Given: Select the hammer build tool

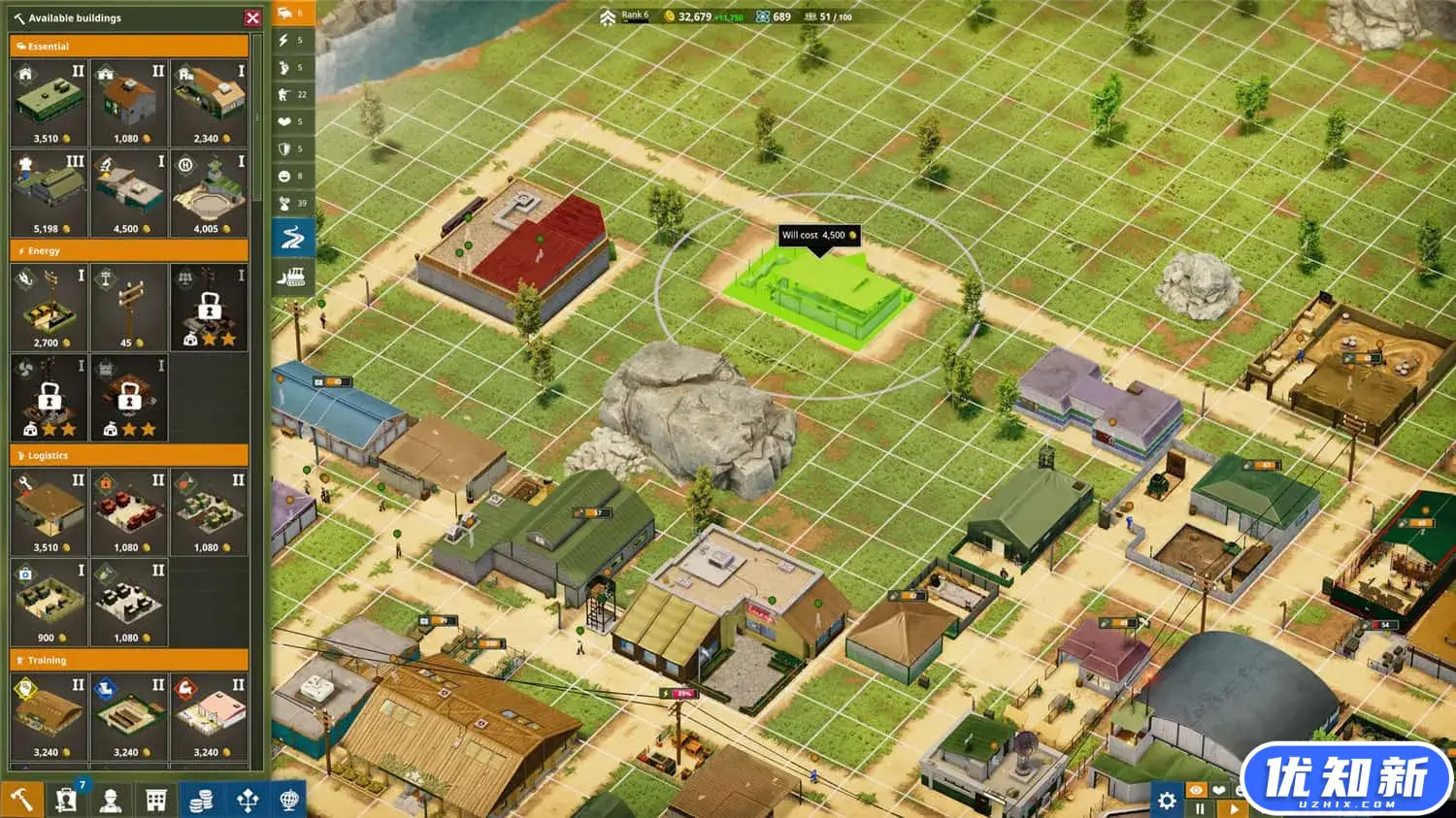Looking at the screenshot, I should click(x=21, y=799).
